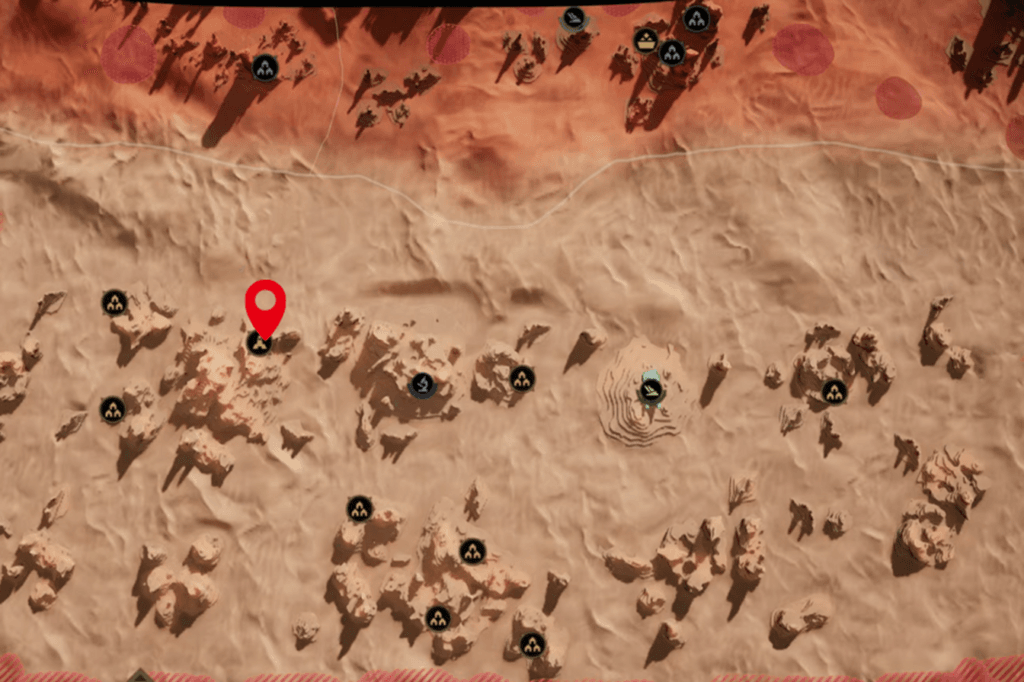Viewport: 1024px width, 682px height.
Task: Open the teal shipwreck marker on the mound
Action: (x=651, y=388)
